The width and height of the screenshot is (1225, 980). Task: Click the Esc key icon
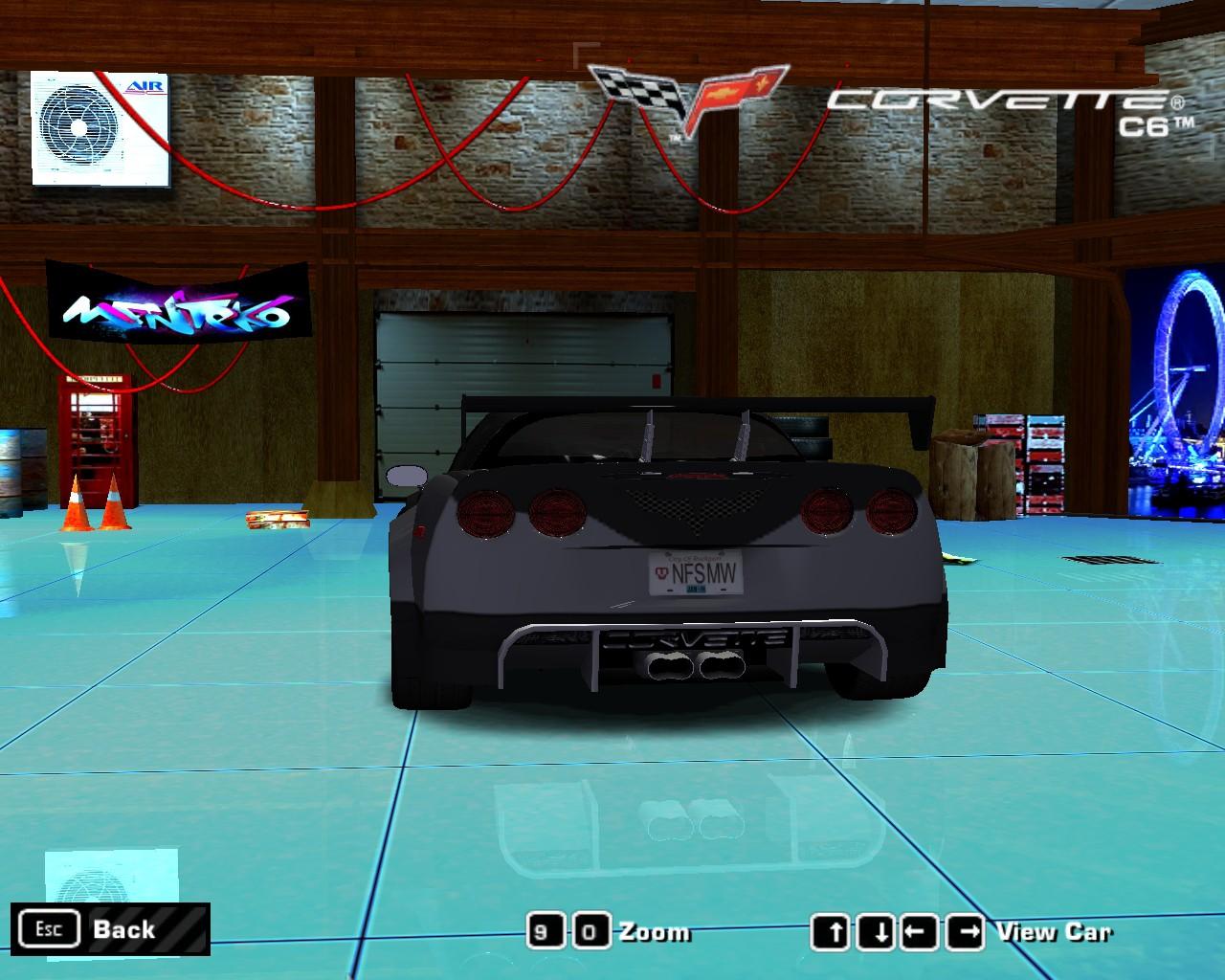[50, 928]
